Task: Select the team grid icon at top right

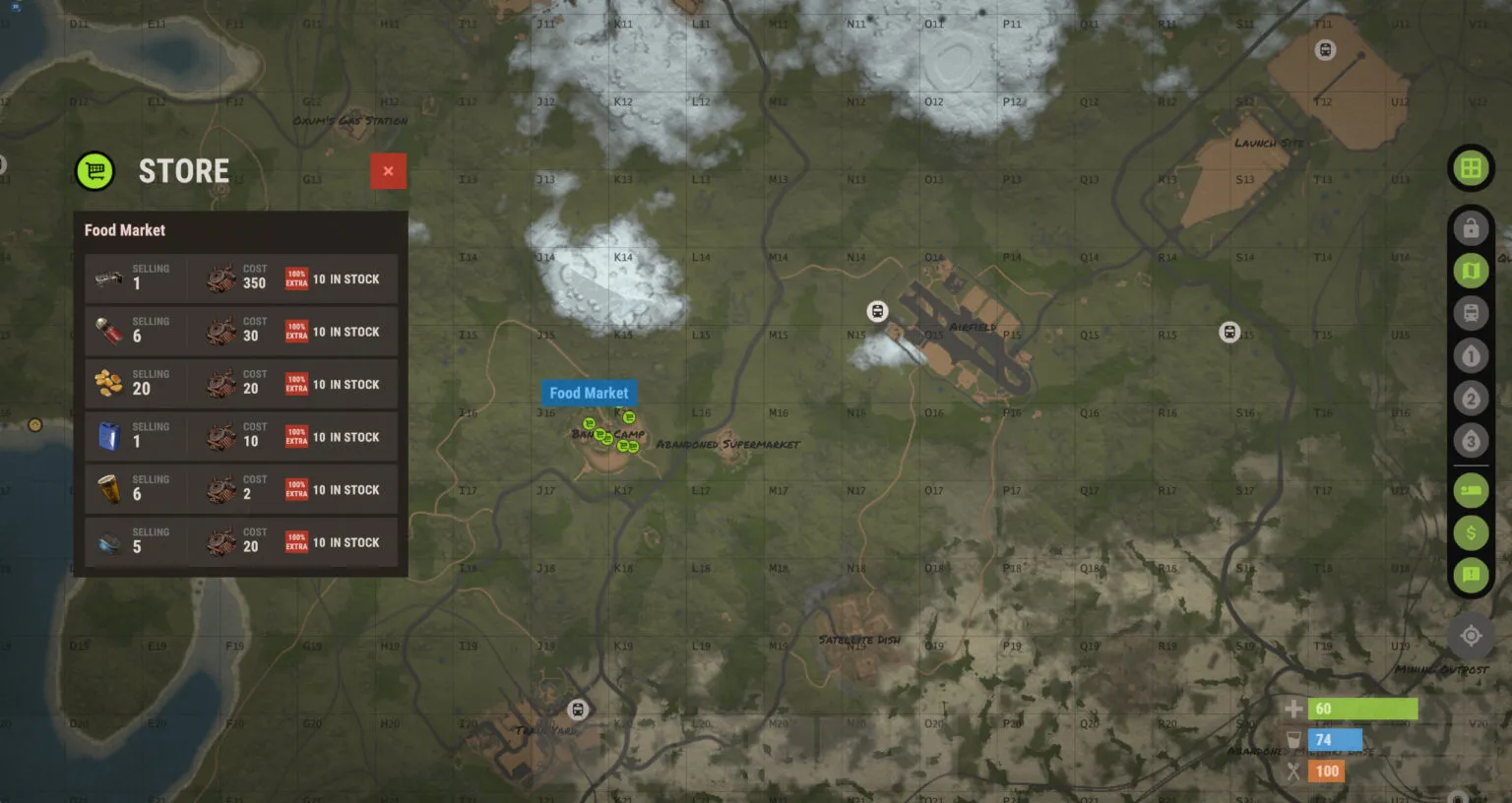Action: coord(1471,167)
